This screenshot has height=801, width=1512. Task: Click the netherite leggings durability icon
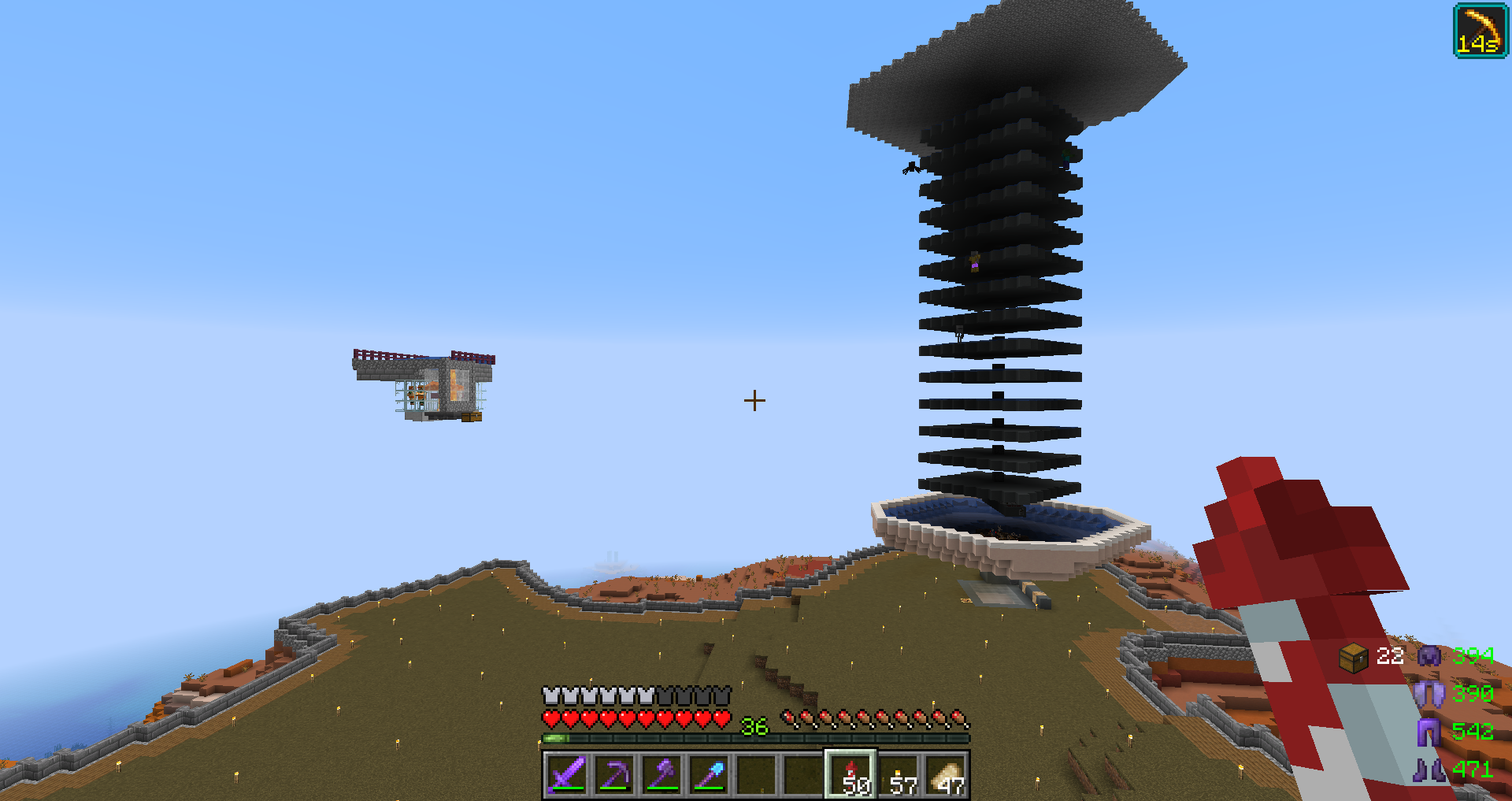(1429, 732)
